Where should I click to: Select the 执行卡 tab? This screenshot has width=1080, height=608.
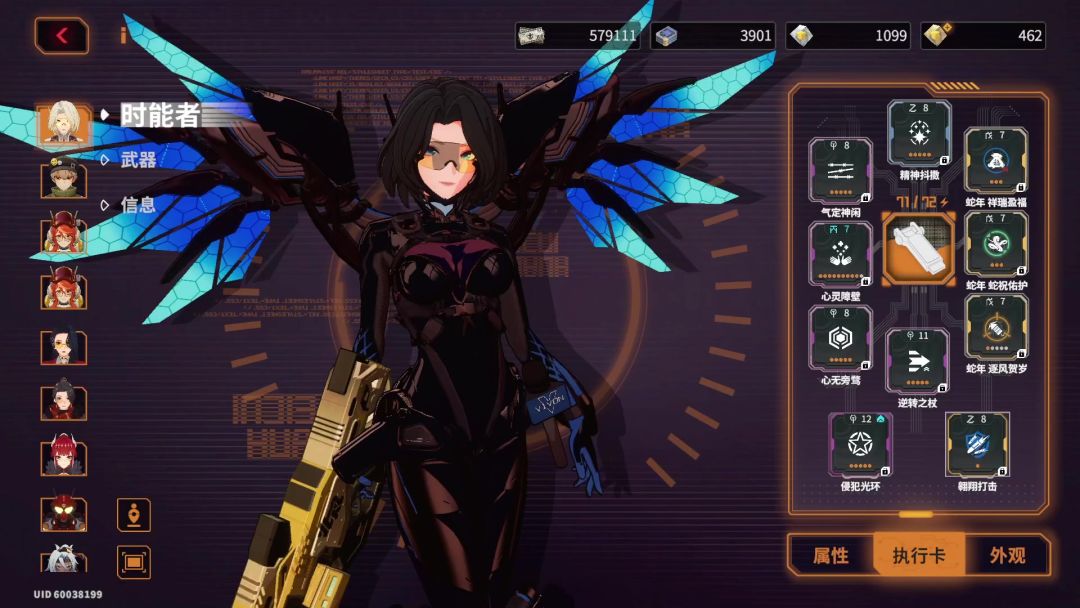click(918, 556)
